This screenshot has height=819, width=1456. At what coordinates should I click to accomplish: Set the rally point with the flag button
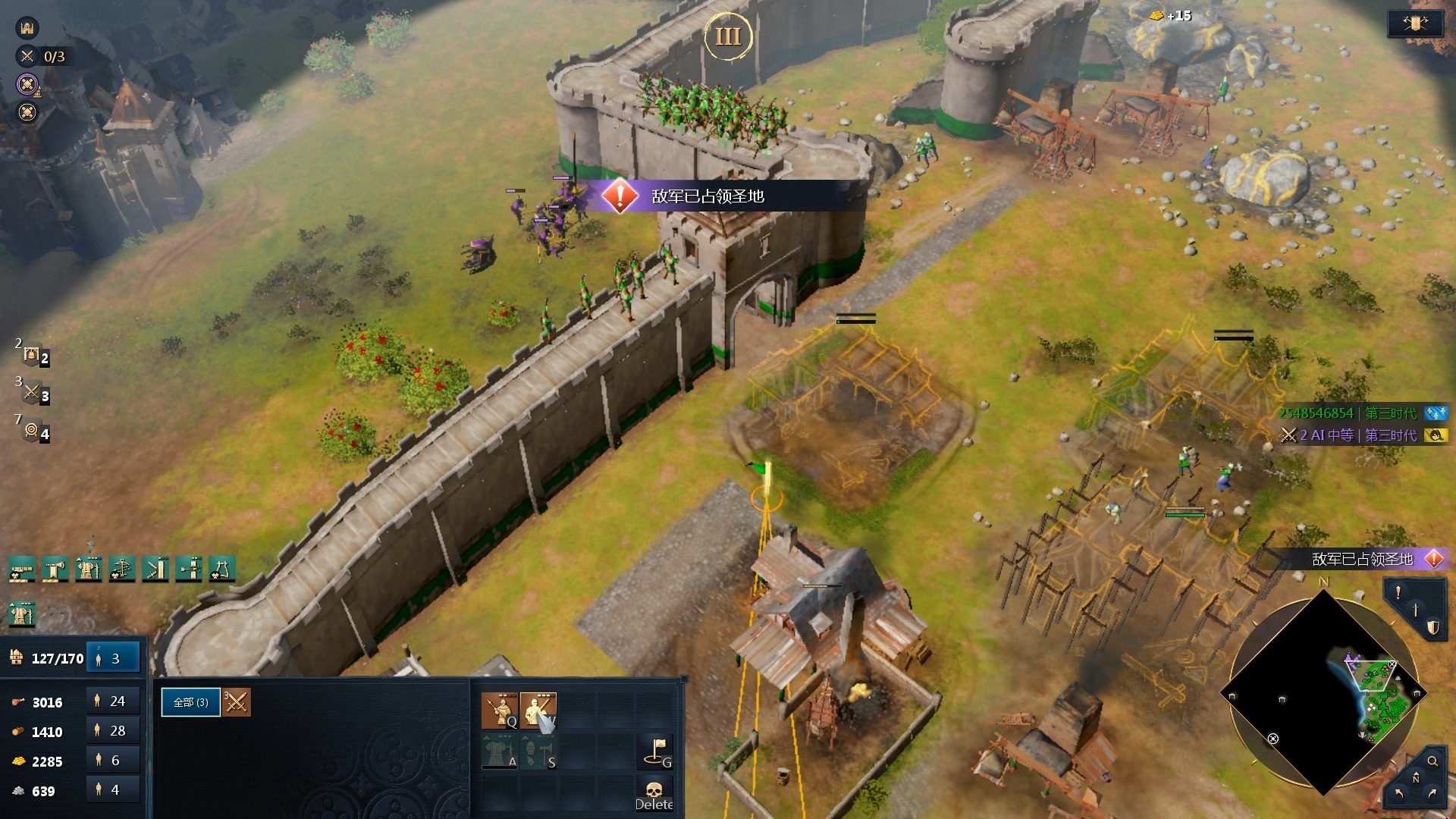click(x=656, y=752)
